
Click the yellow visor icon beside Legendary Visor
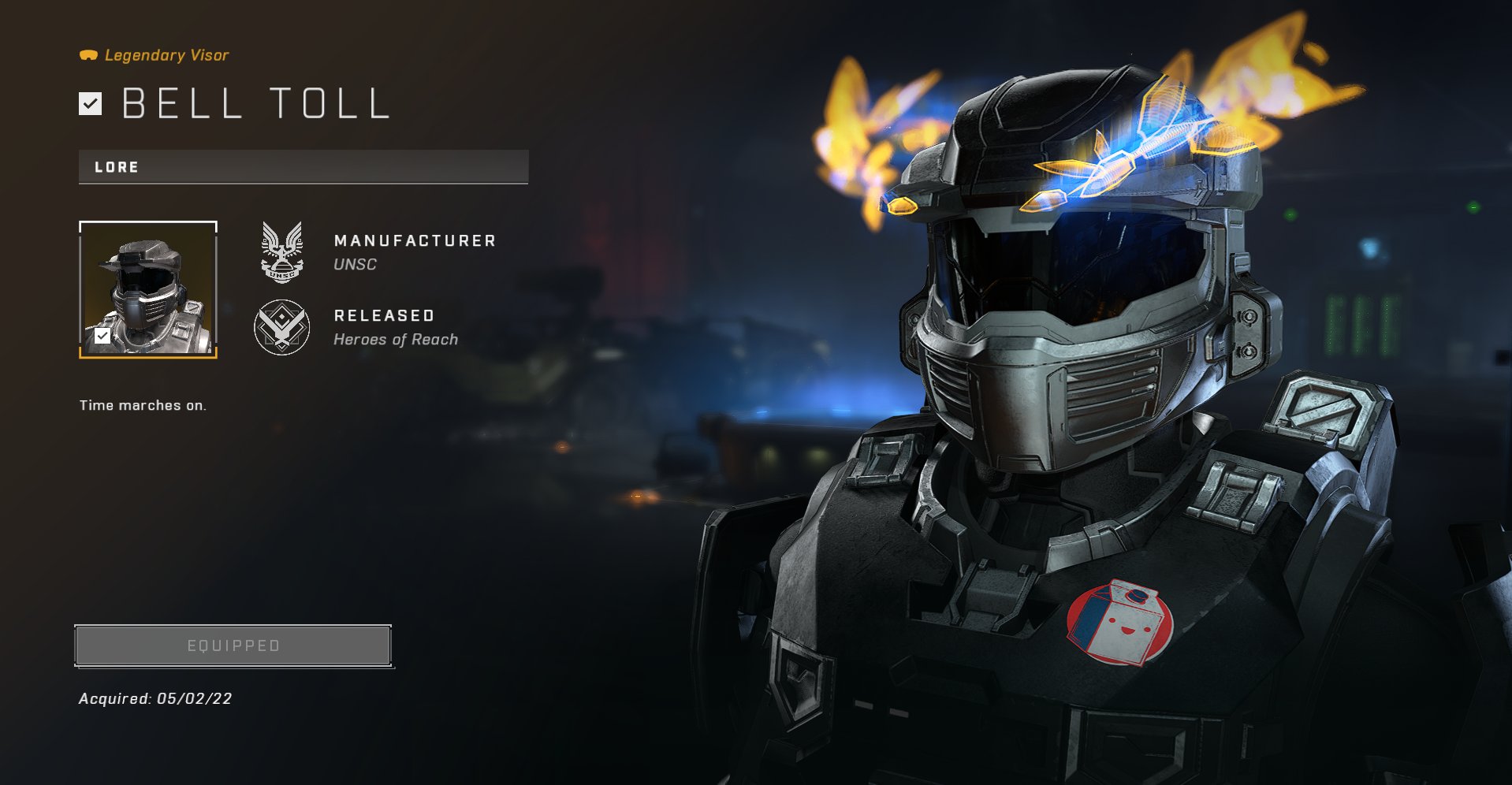pyautogui.click(x=89, y=54)
